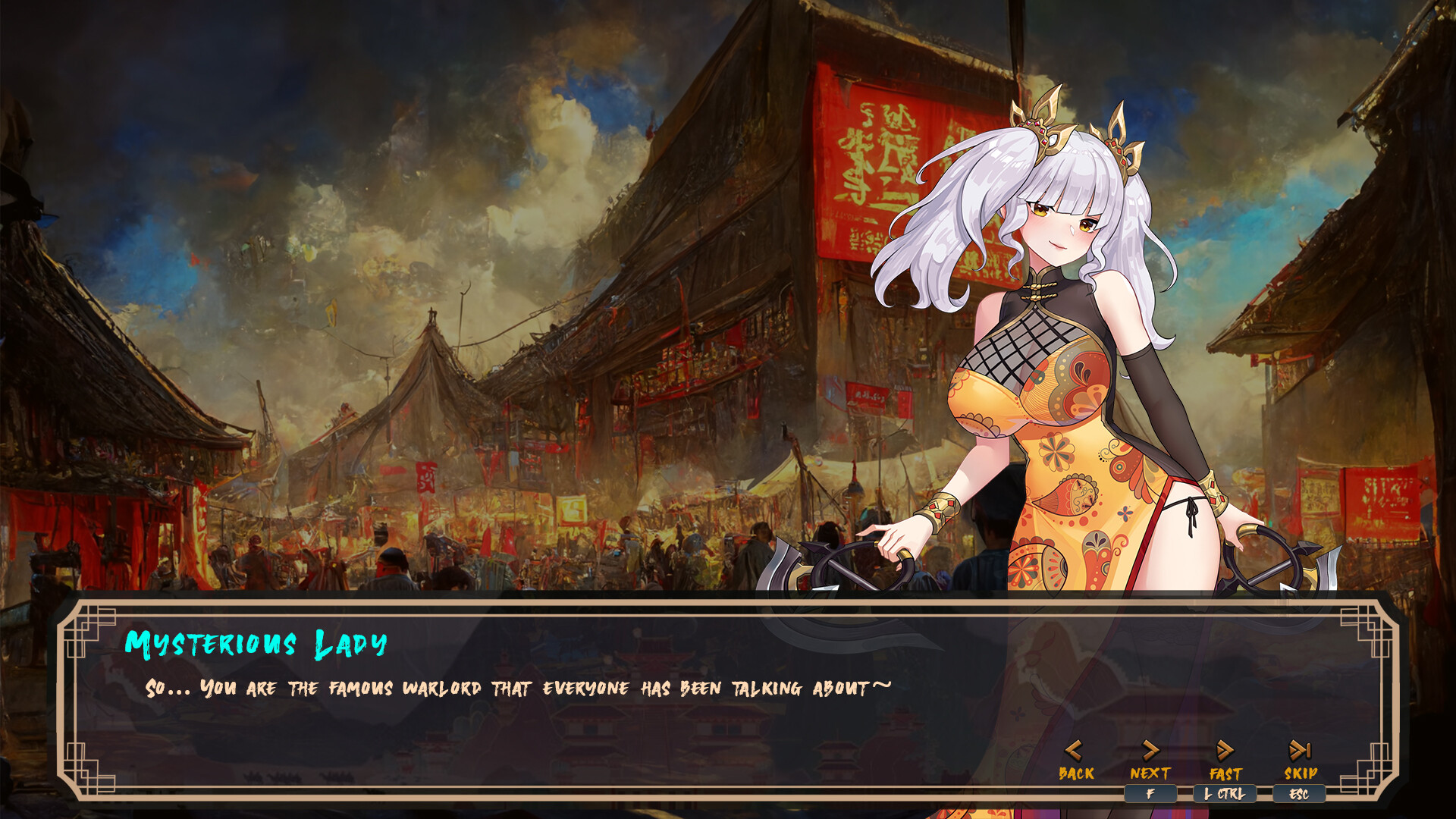This screenshot has height=819, width=1456.
Task: Click the SKIP label to skip scene
Action: pos(1299,774)
